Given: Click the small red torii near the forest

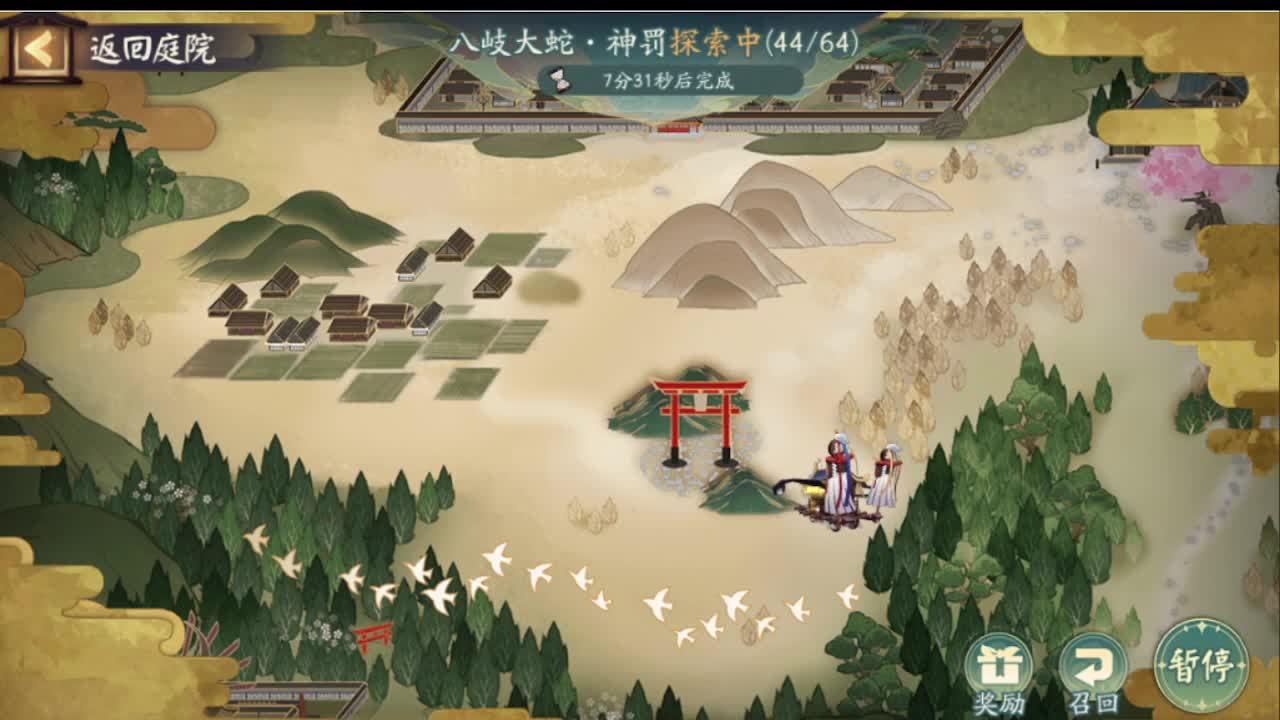Looking at the screenshot, I should pyautogui.click(x=373, y=635).
